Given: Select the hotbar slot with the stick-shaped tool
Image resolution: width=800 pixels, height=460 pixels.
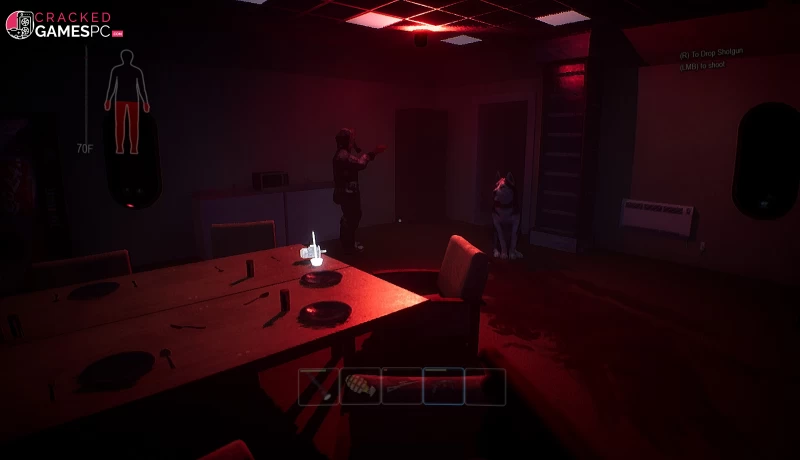Looking at the screenshot, I should (318, 386).
